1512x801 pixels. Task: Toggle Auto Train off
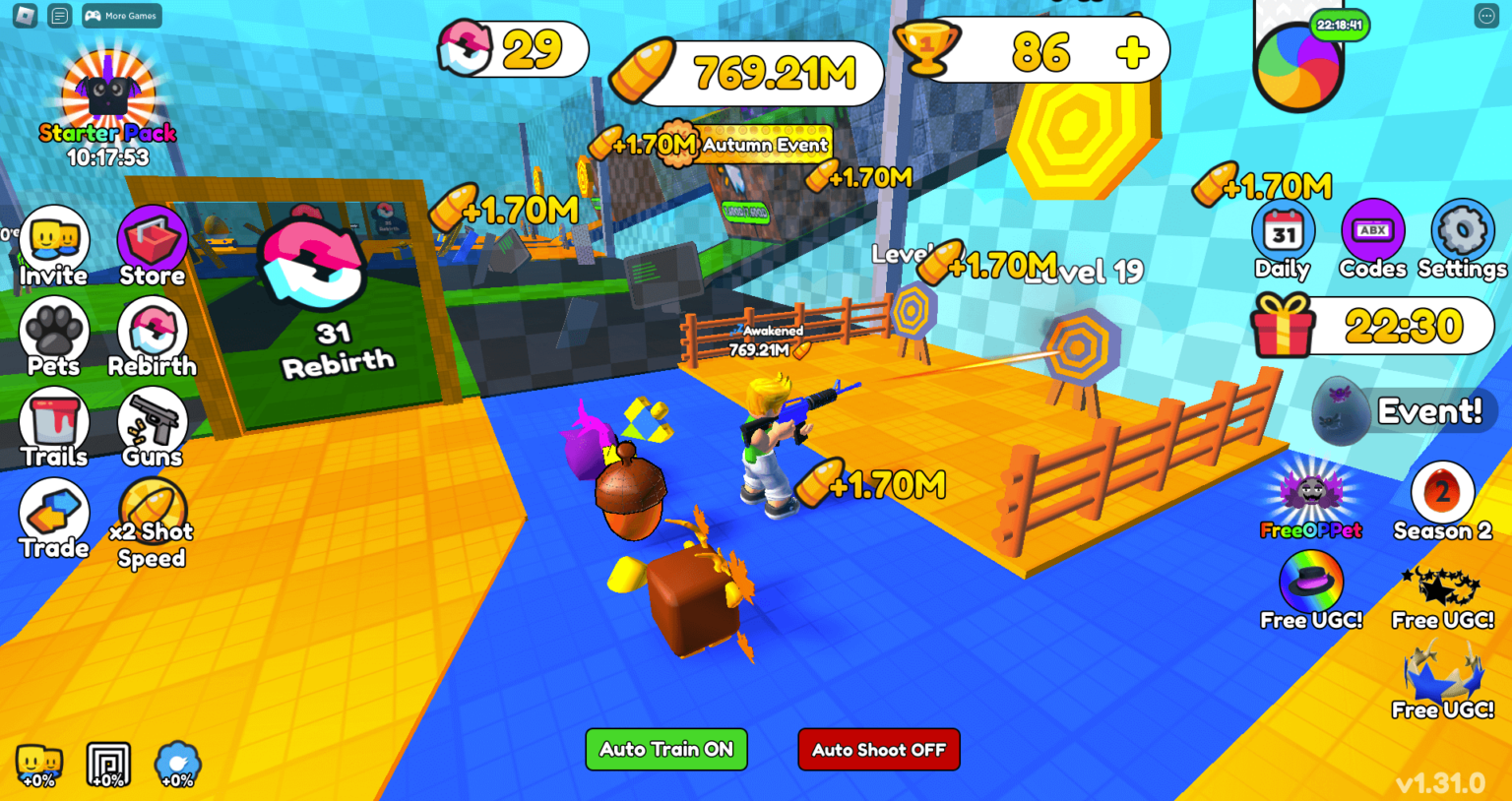(x=665, y=749)
